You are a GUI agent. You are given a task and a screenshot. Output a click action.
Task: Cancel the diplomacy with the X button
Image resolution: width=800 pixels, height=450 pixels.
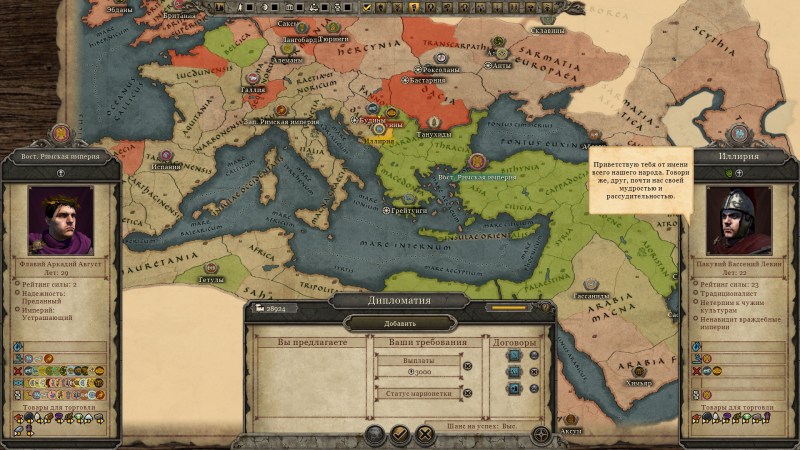pyautogui.click(x=424, y=434)
